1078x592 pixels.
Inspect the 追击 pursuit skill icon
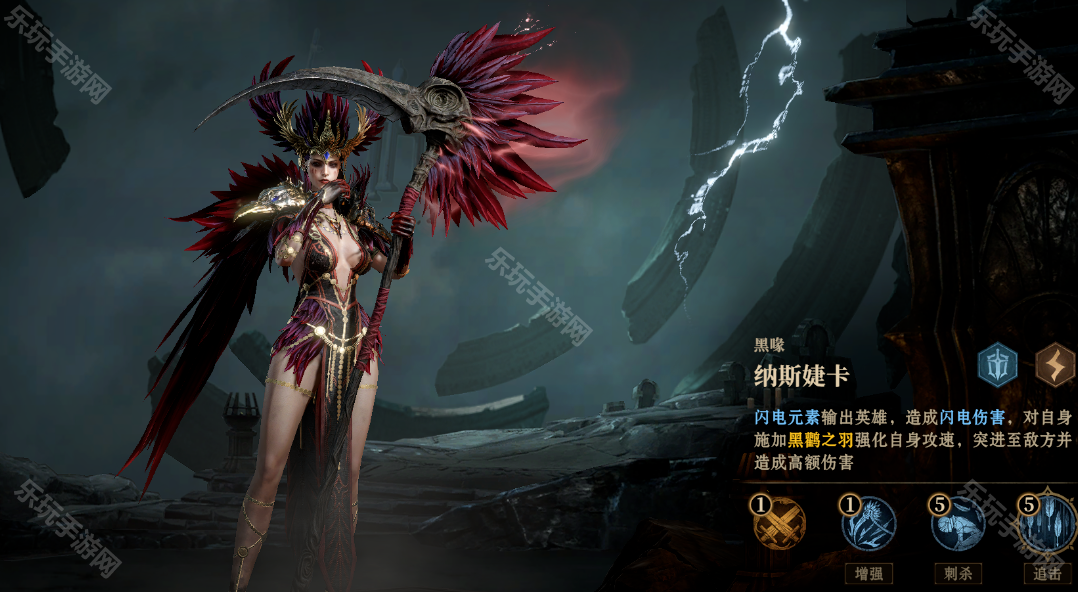coord(1046,524)
